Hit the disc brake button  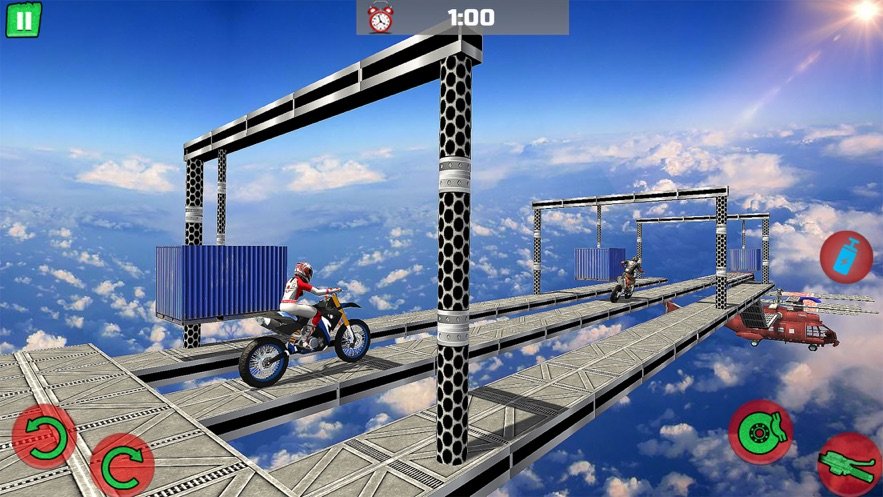click(760, 431)
